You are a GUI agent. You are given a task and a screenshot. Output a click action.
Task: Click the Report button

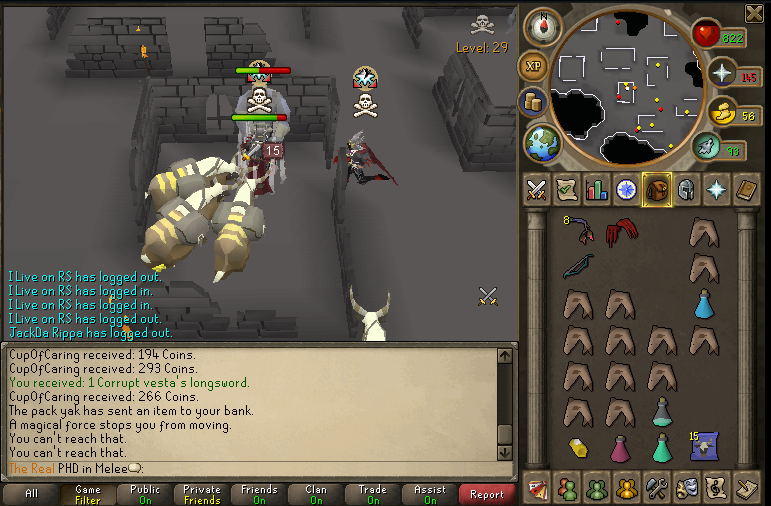487,494
